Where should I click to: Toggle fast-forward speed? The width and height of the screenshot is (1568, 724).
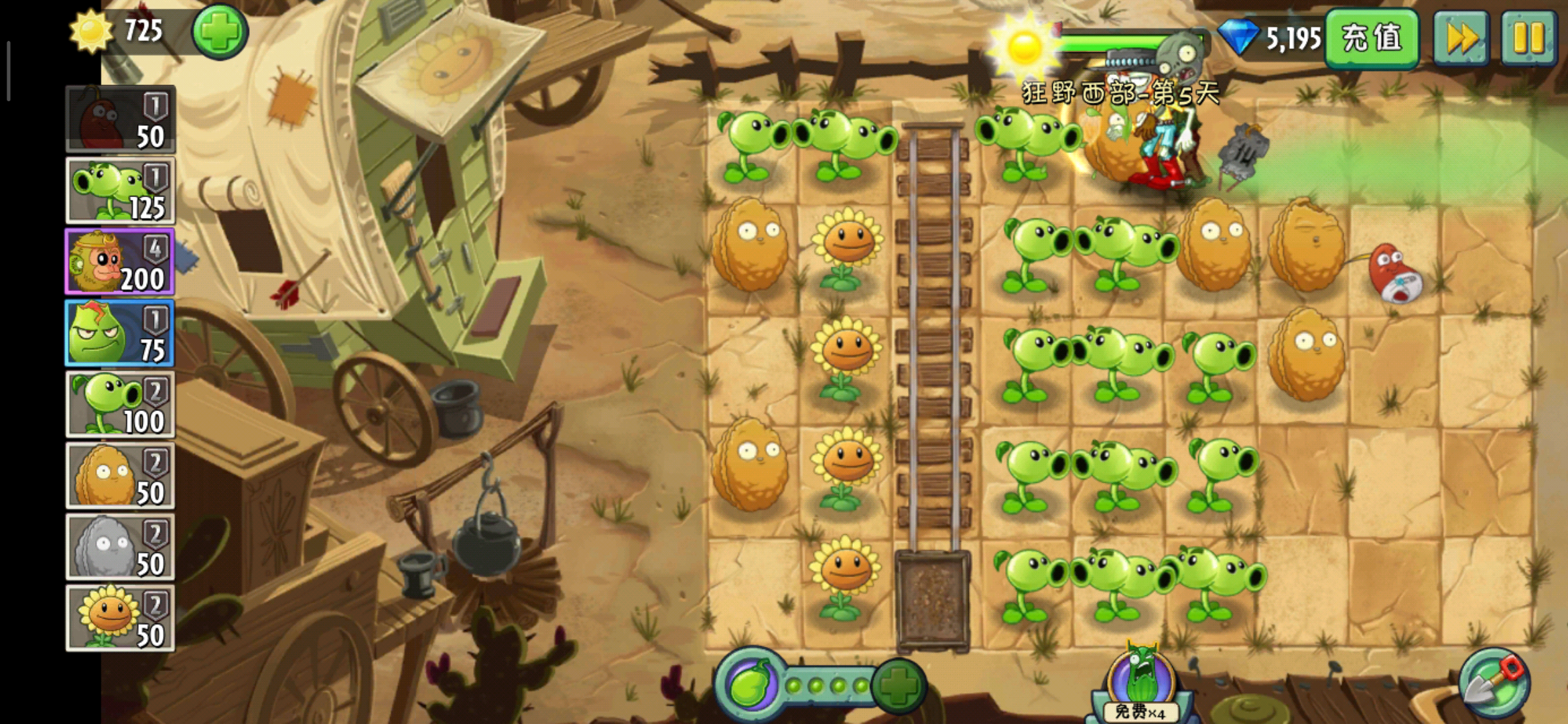[x=1461, y=38]
